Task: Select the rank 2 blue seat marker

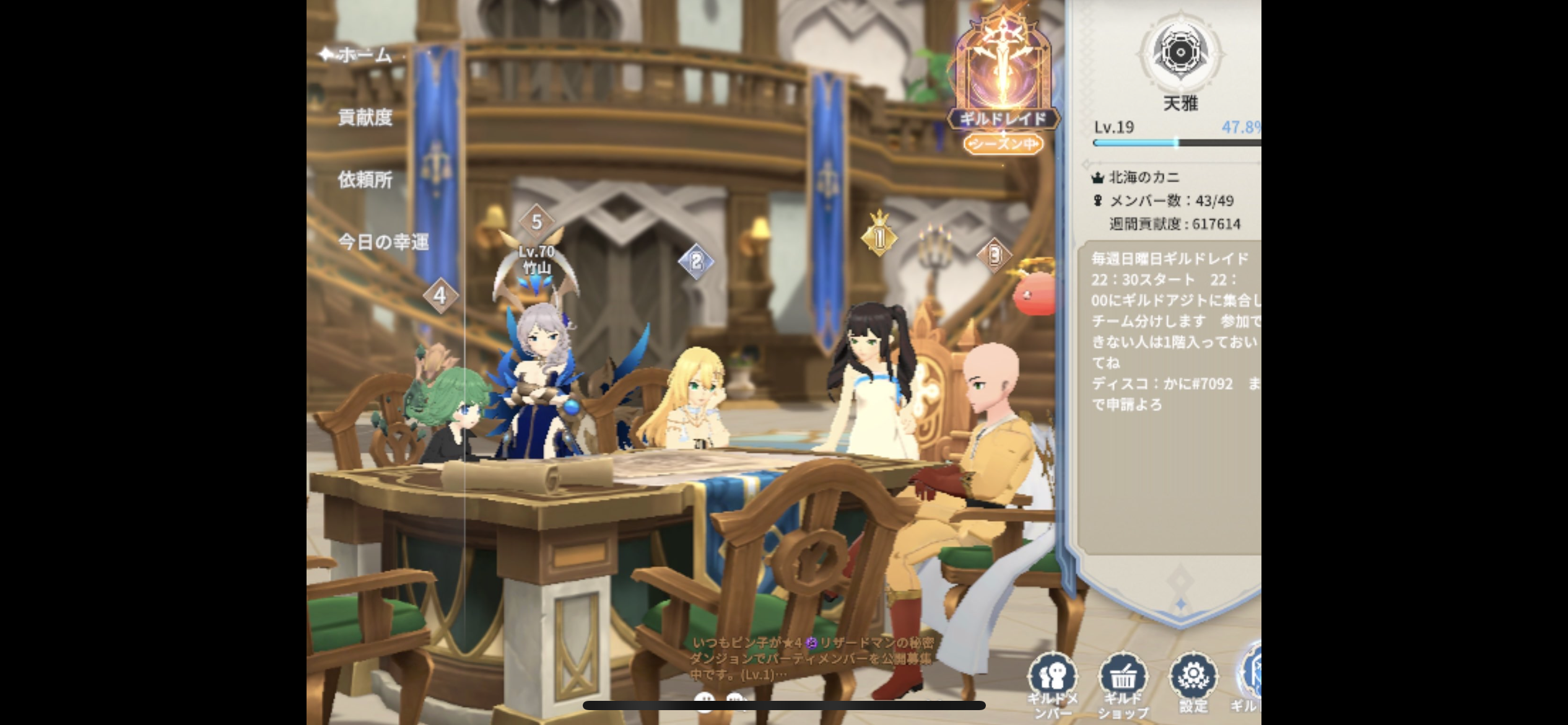Action: [x=696, y=261]
